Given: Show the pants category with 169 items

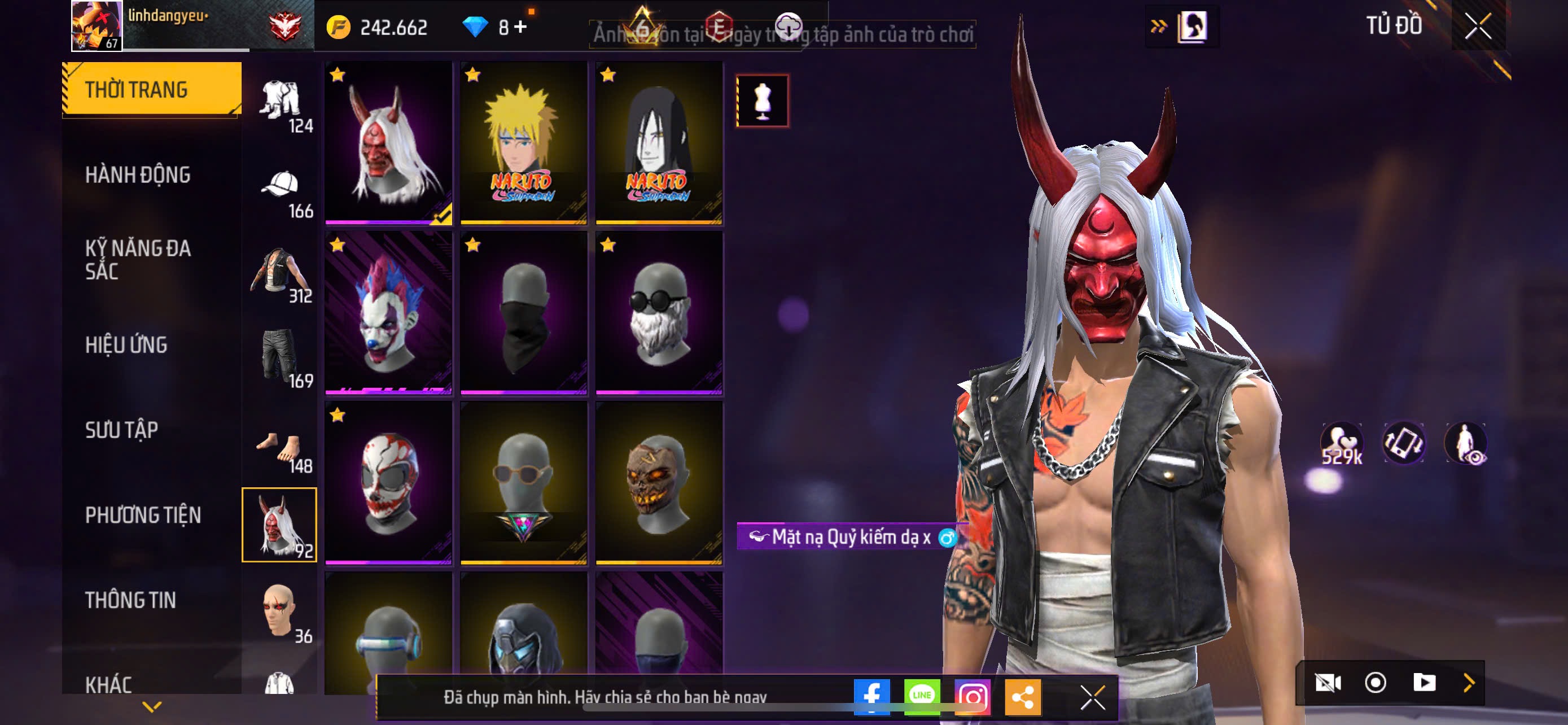Looking at the screenshot, I should [280, 359].
